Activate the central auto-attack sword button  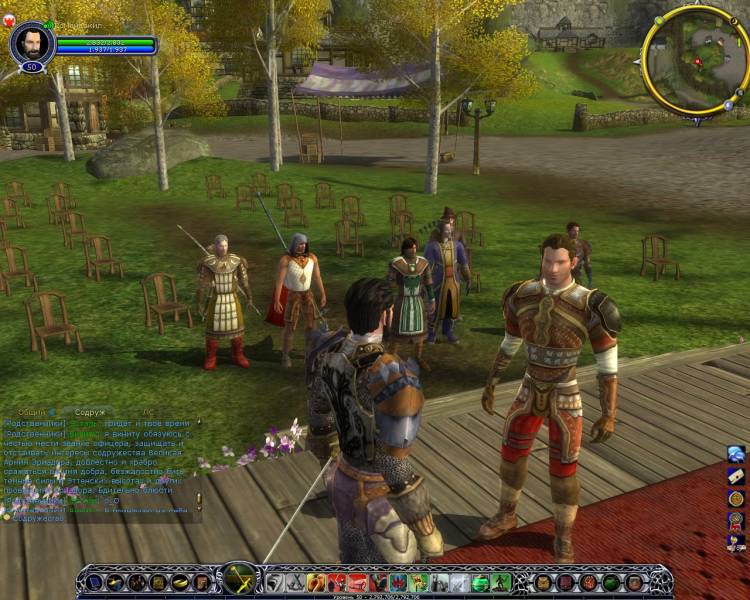[240, 580]
